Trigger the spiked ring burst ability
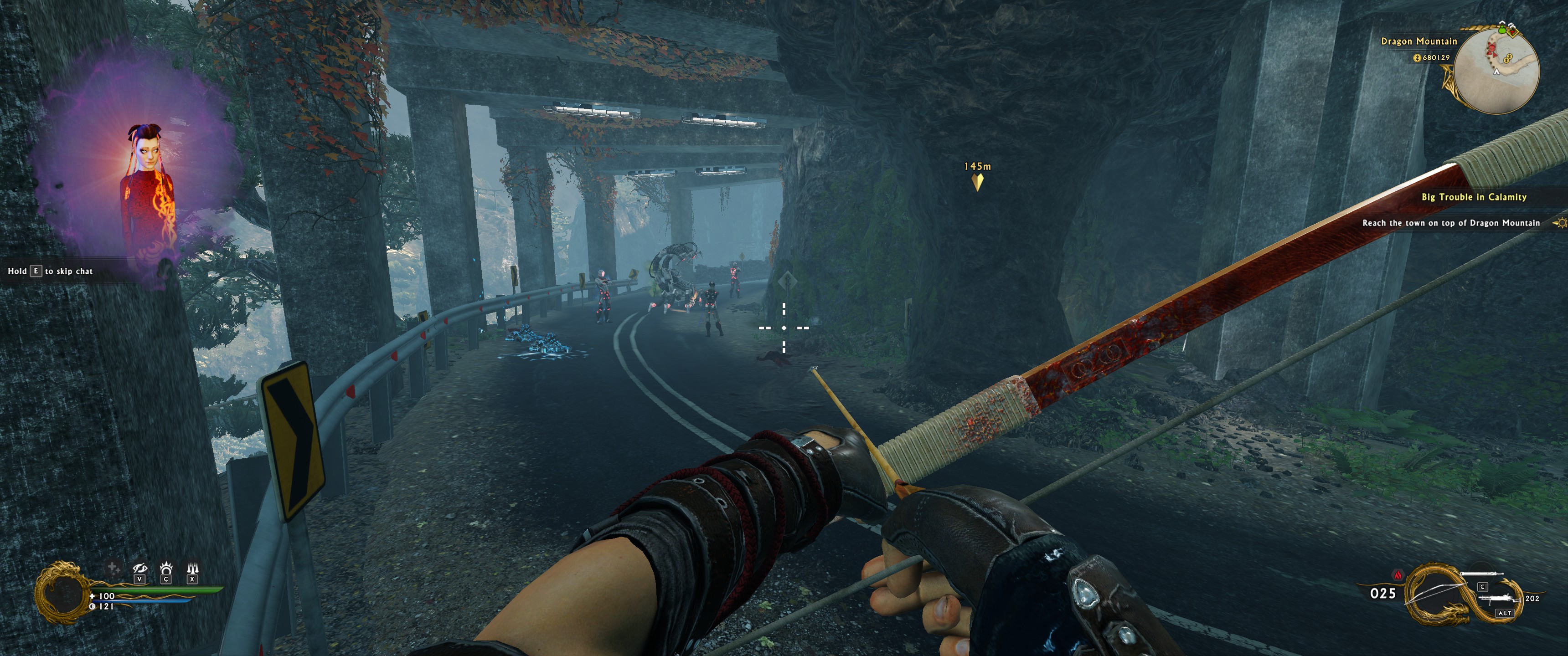Image resolution: width=1568 pixels, height=656 pixels. pos(166,569)
